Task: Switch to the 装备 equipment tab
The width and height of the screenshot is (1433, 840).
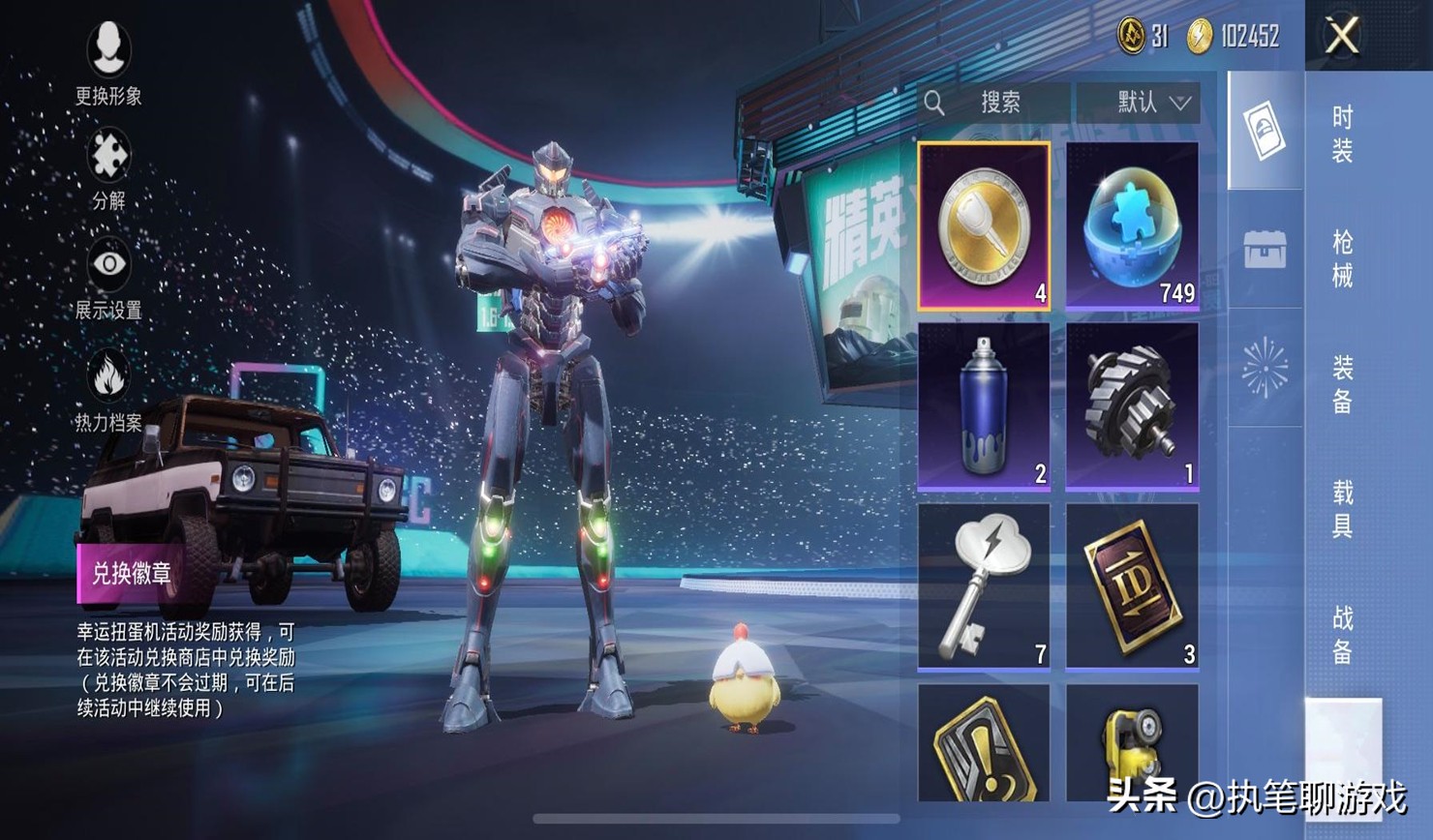Action: (1342, 384)
